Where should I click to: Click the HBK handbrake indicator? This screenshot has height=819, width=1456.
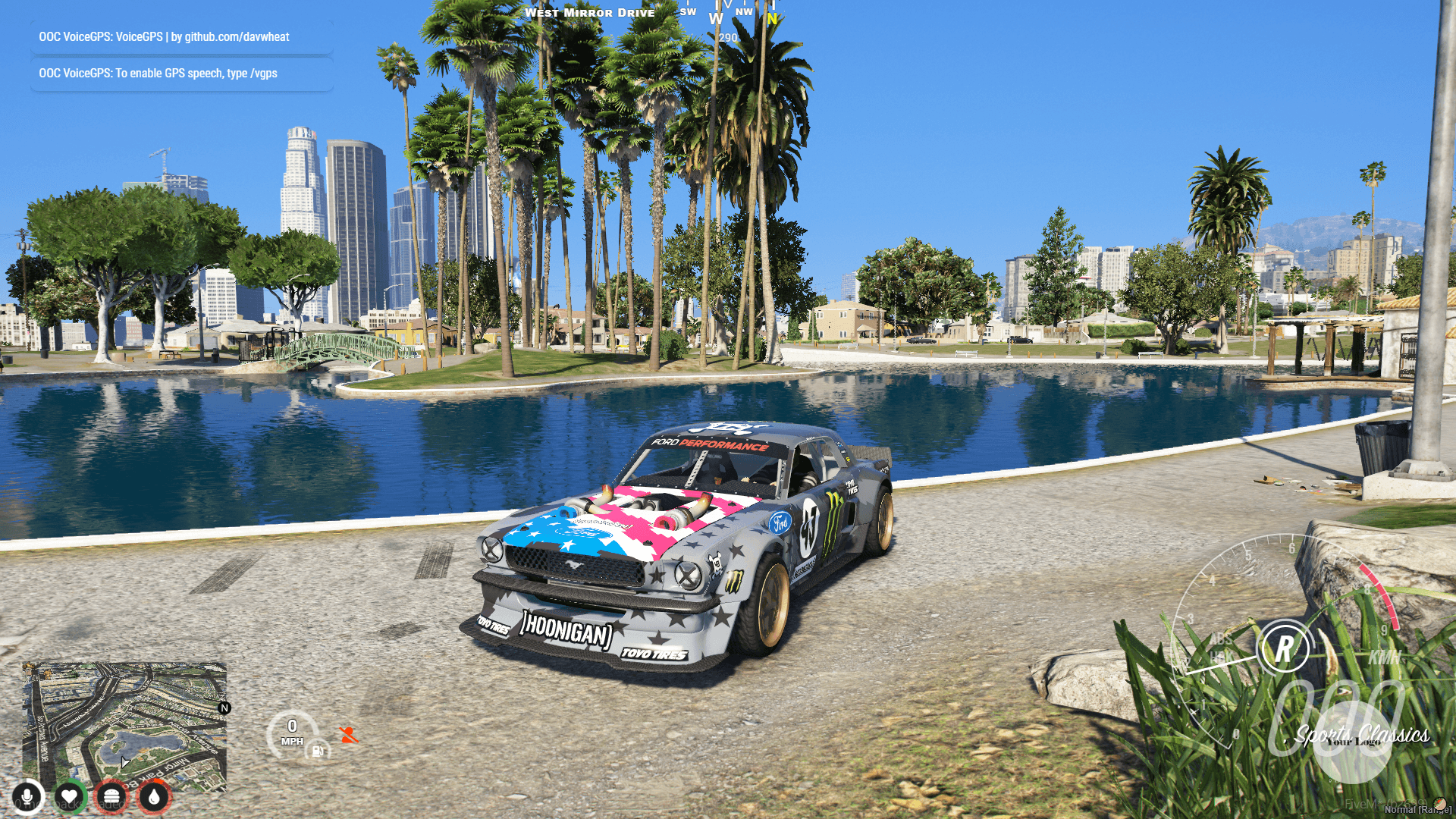click(1222, 656)
